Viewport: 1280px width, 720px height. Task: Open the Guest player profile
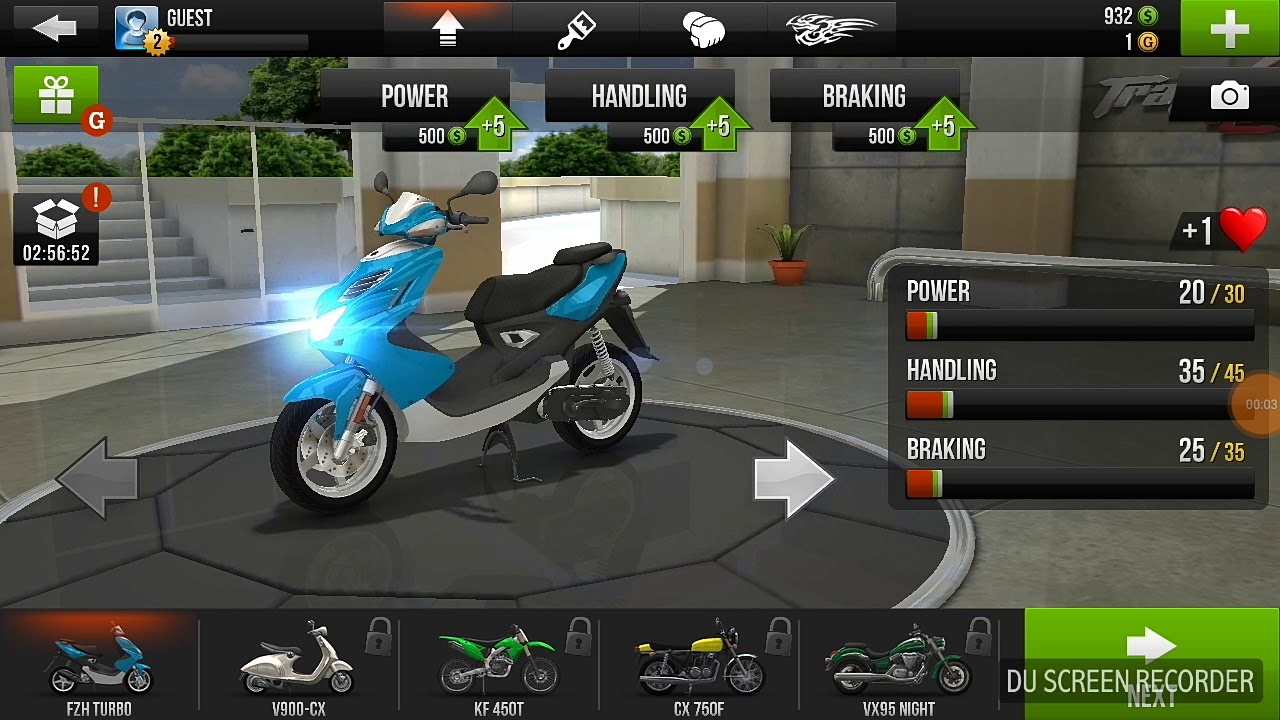pos(136,28)
